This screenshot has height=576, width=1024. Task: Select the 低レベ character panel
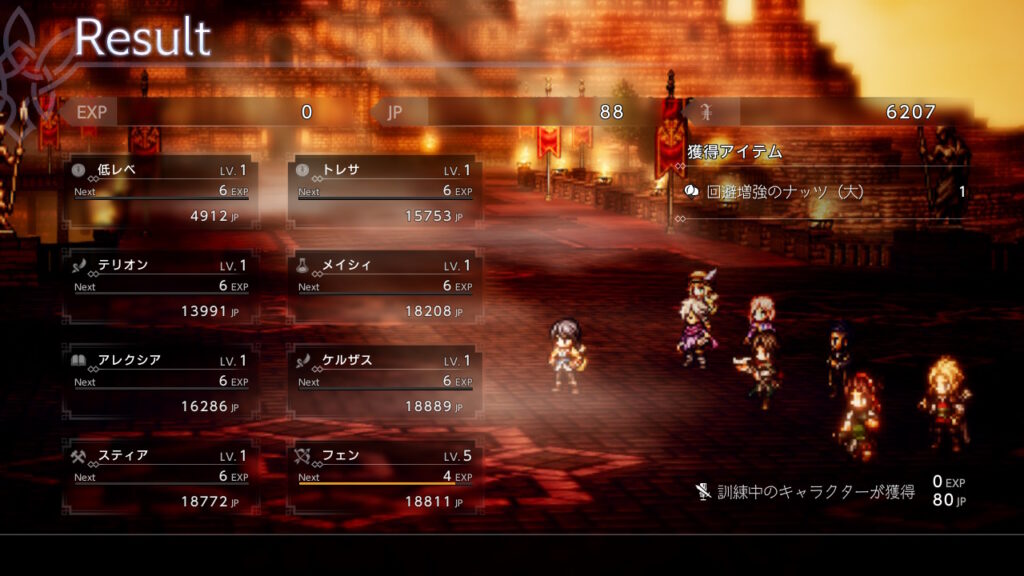(160, 192)
